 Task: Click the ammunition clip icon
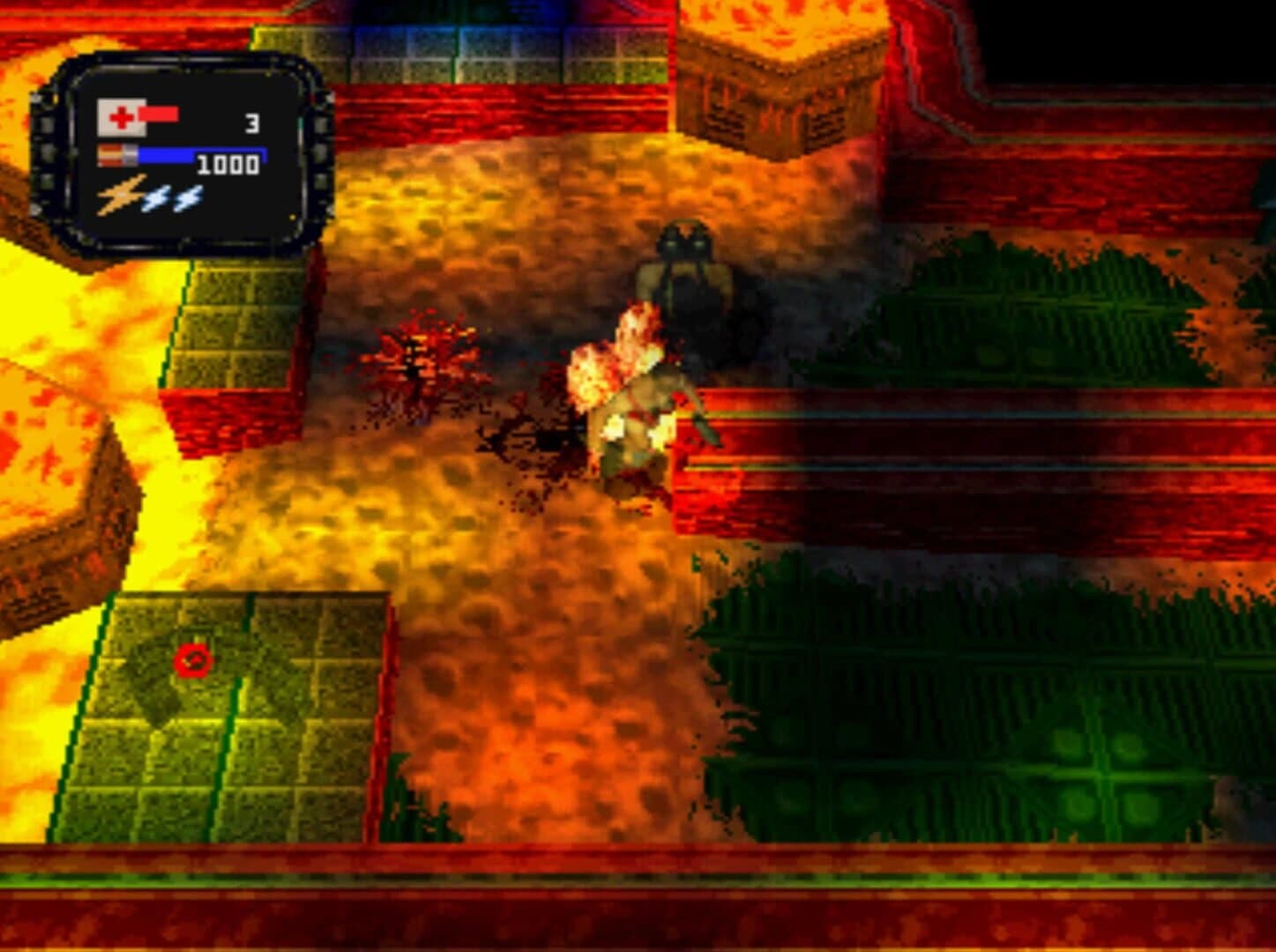click(x=118, y=156)
